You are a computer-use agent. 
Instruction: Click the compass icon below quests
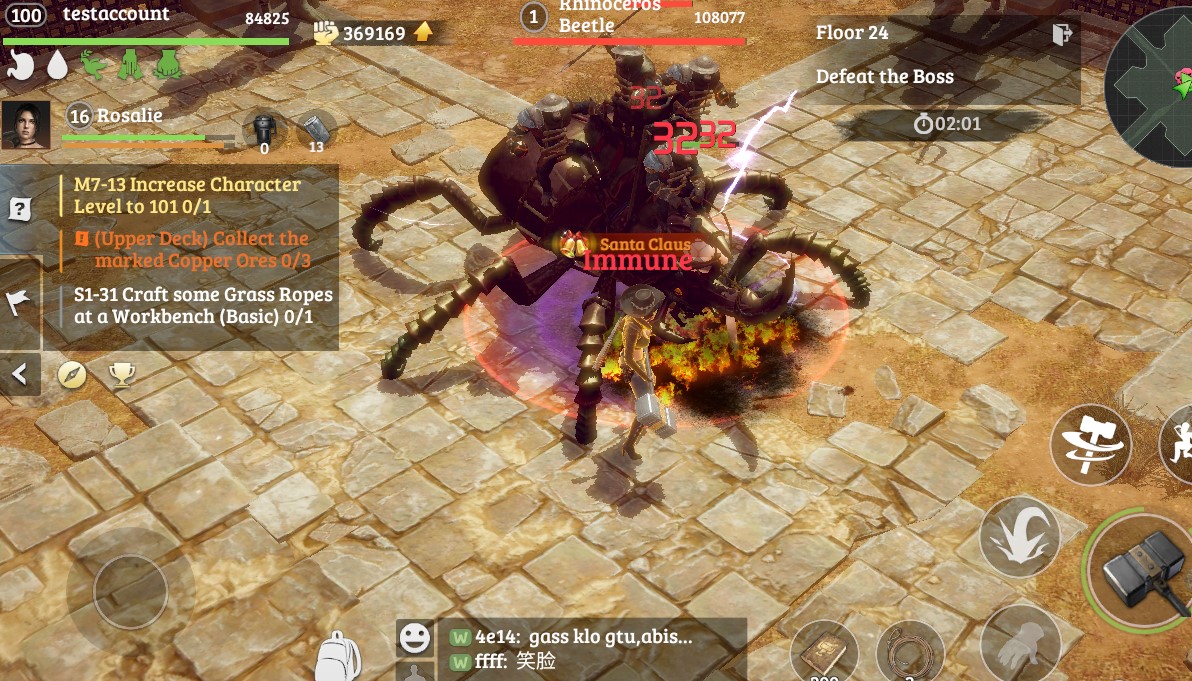click(x=72, y=375)
